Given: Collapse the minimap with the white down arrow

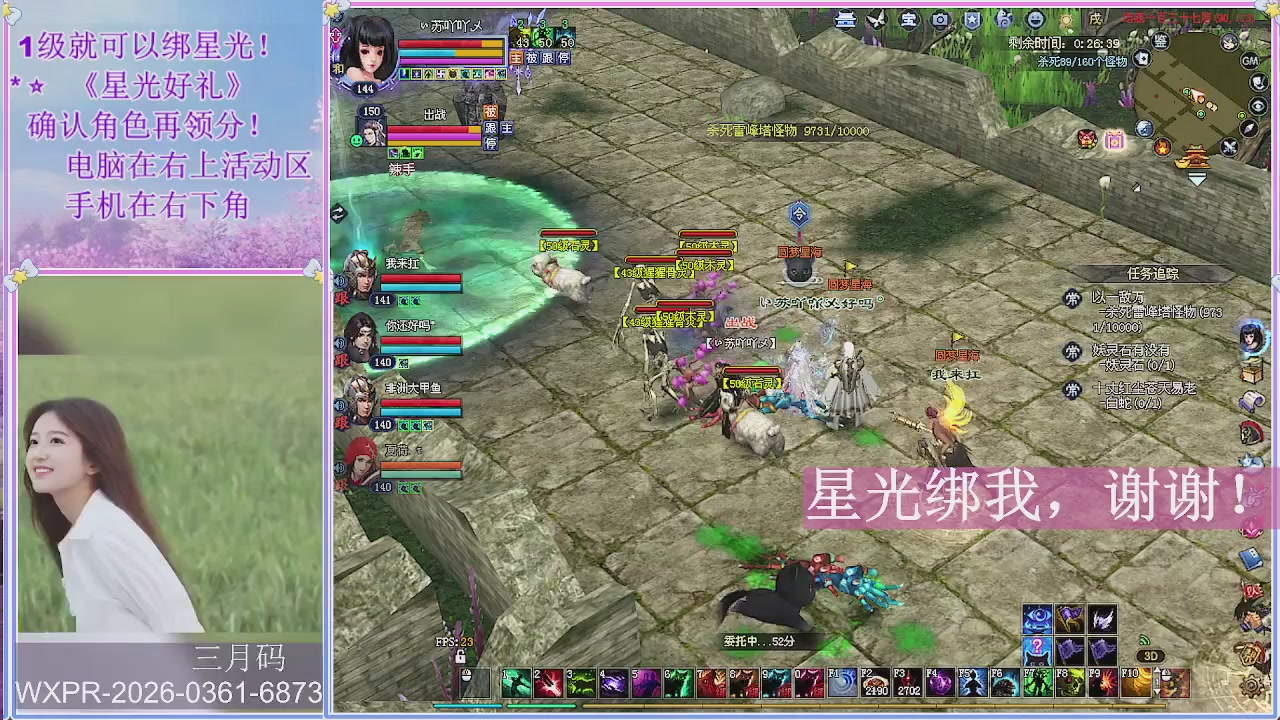Looking at the screenshot, I should click(1196, 179).
